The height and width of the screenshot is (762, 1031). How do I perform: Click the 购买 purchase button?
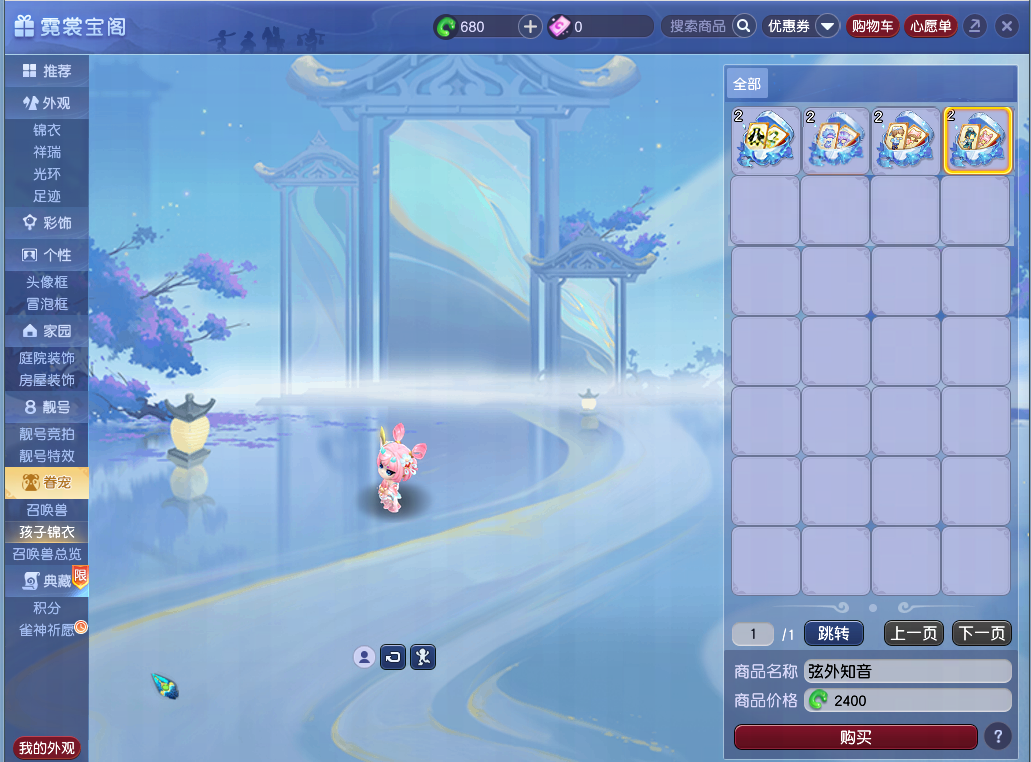(x=855, y=737)
